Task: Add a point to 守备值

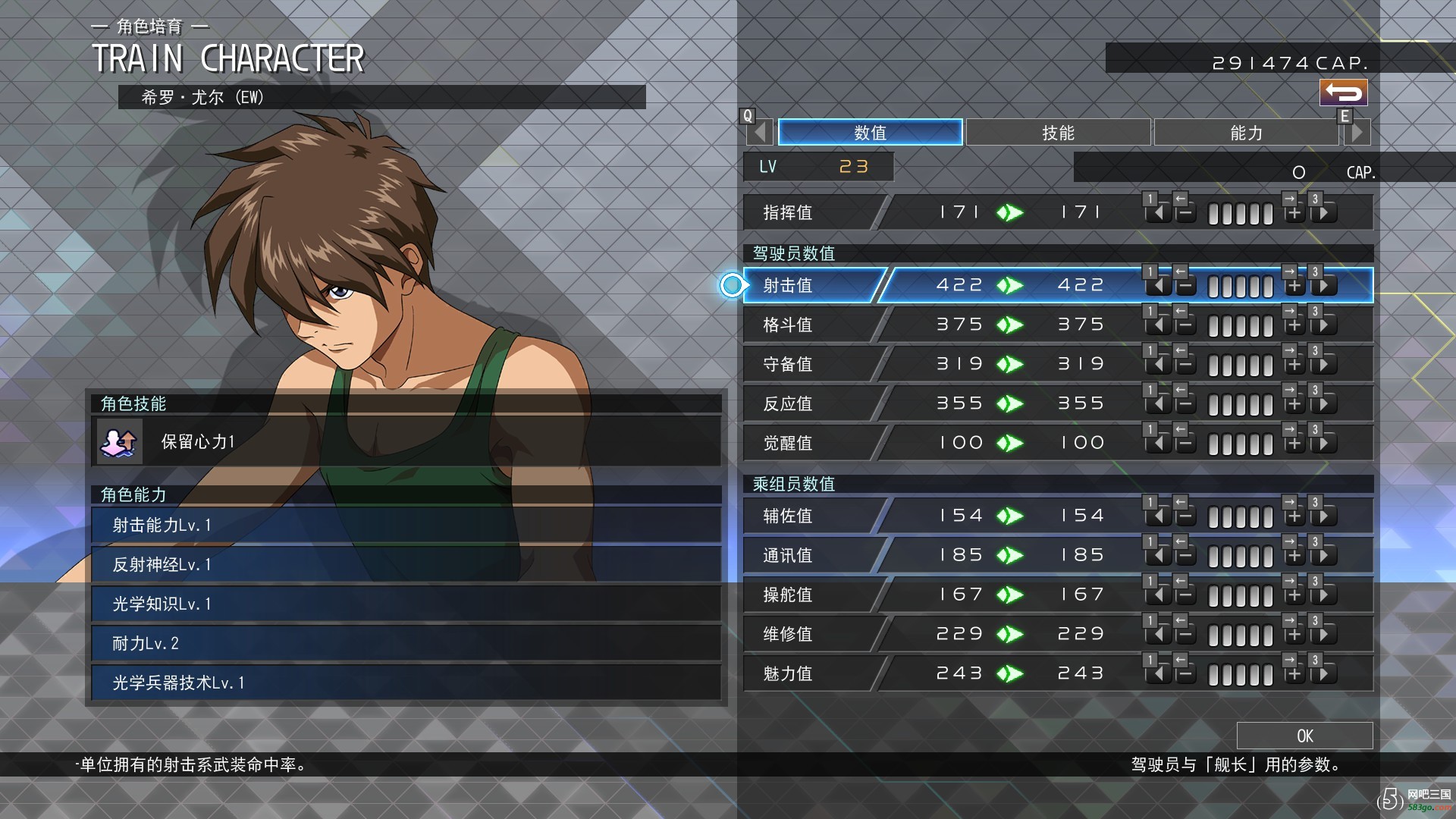Action: (1294, 366)
